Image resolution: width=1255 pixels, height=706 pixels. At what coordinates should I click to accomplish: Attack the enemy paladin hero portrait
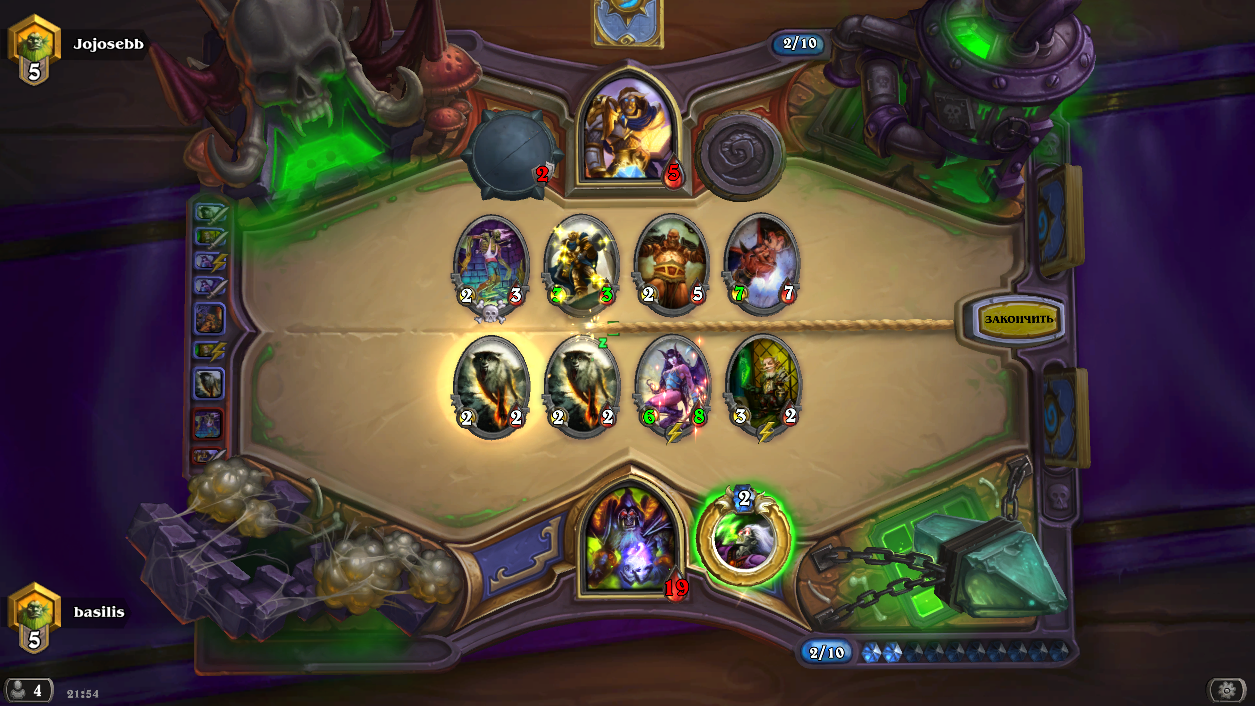[x=628, y=130]
